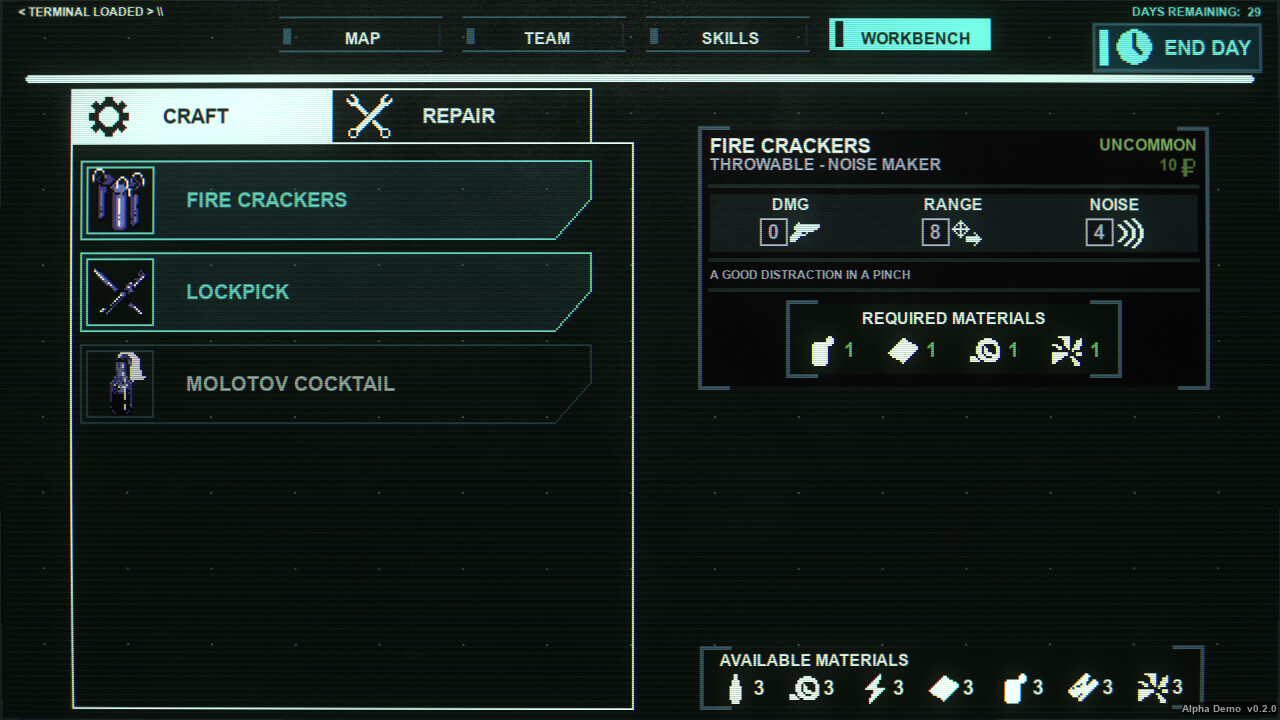Viewport: 1280px width, 720px height.
Task: Open the SKILLS screen
Action: pos(729,37)
